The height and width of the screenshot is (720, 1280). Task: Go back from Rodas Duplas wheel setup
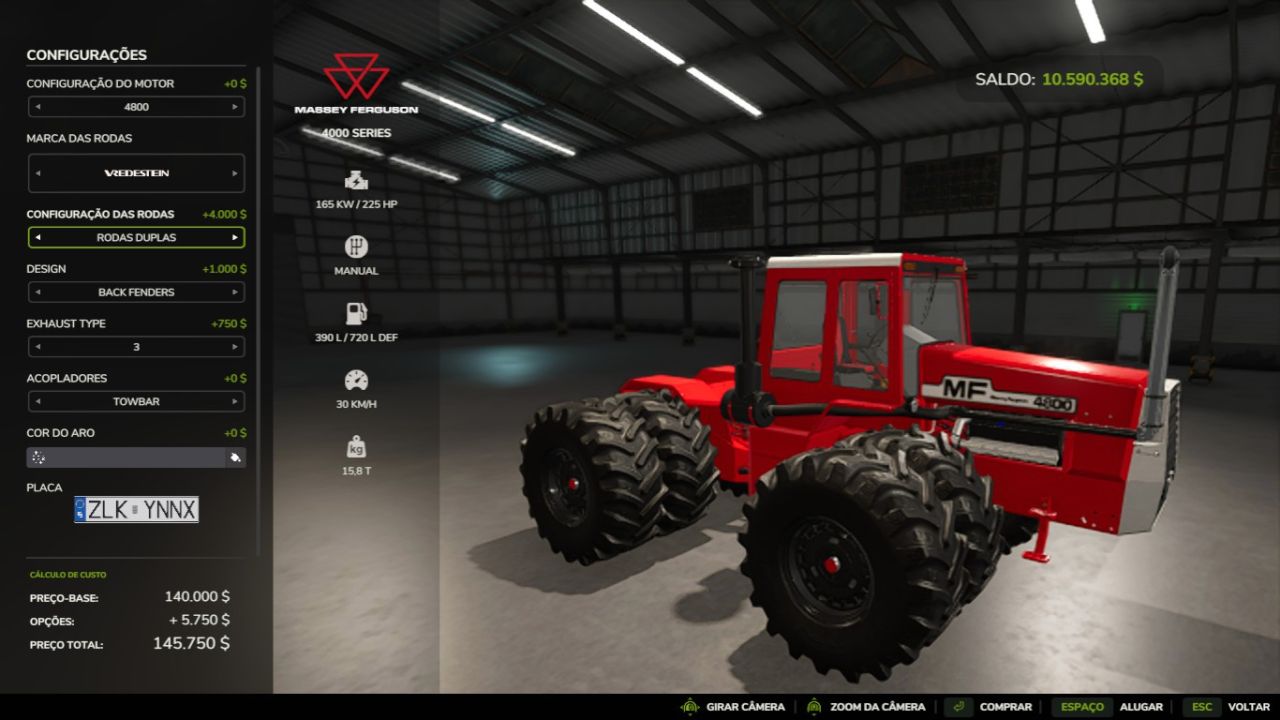[38, 238]
